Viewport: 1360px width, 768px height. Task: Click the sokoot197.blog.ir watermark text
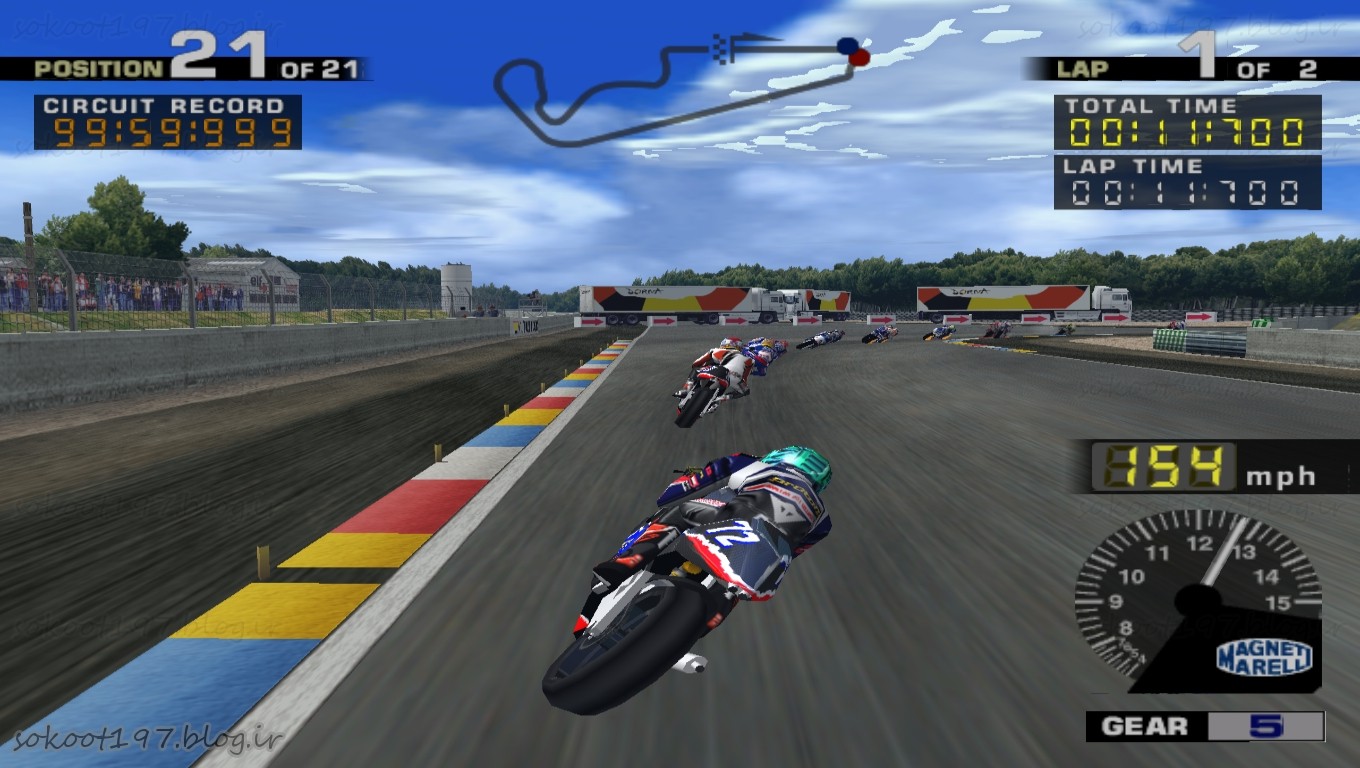tap(149, 740)
